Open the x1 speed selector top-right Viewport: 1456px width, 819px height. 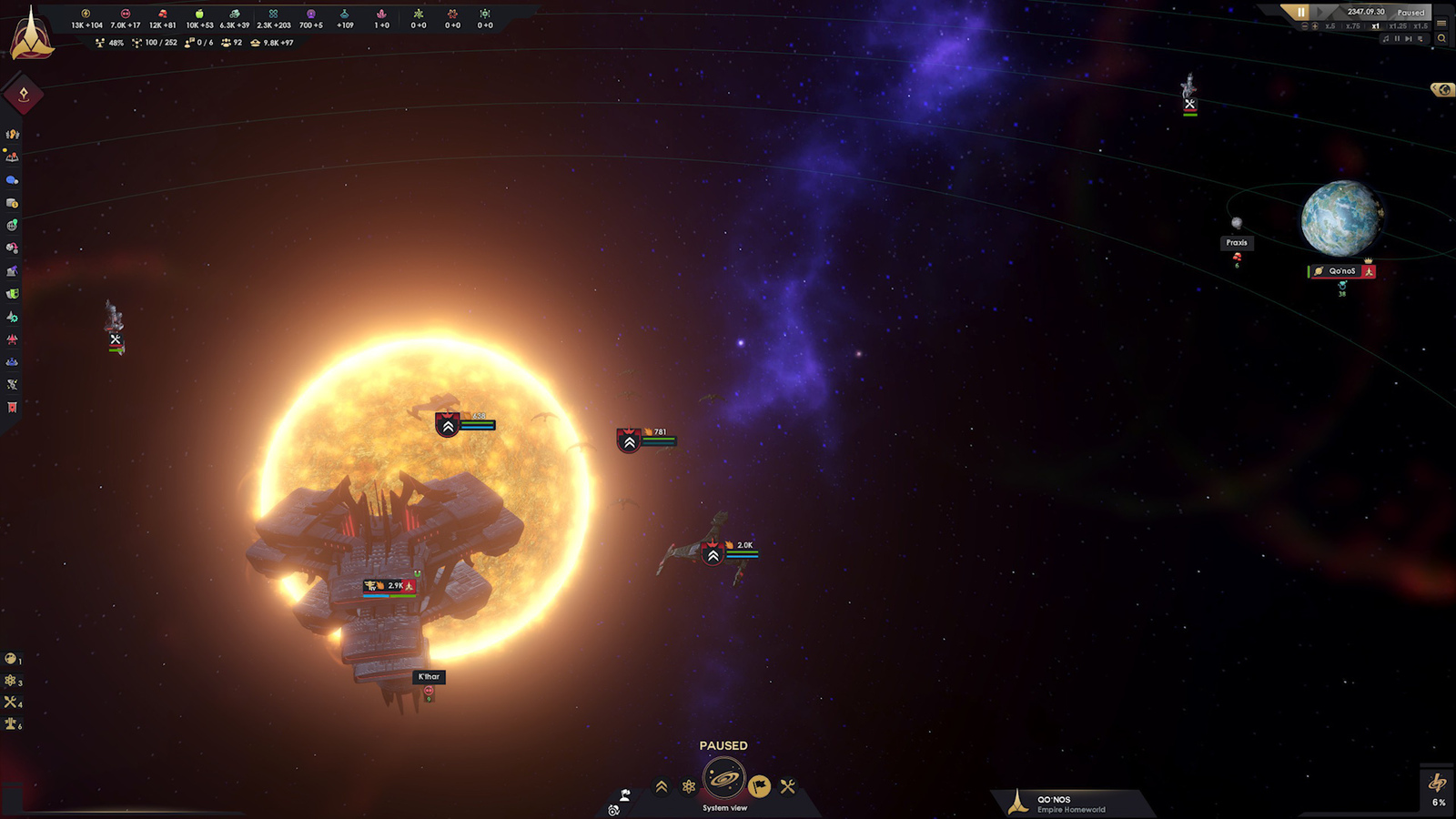[x=1376, y=26]
